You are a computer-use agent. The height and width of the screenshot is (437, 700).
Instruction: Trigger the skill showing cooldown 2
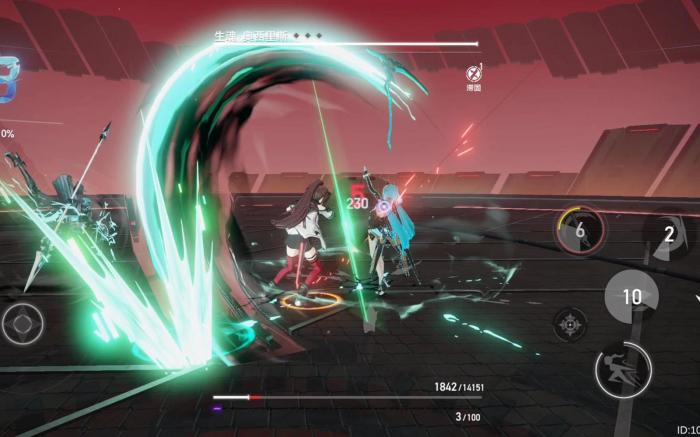tap(669, 235)
